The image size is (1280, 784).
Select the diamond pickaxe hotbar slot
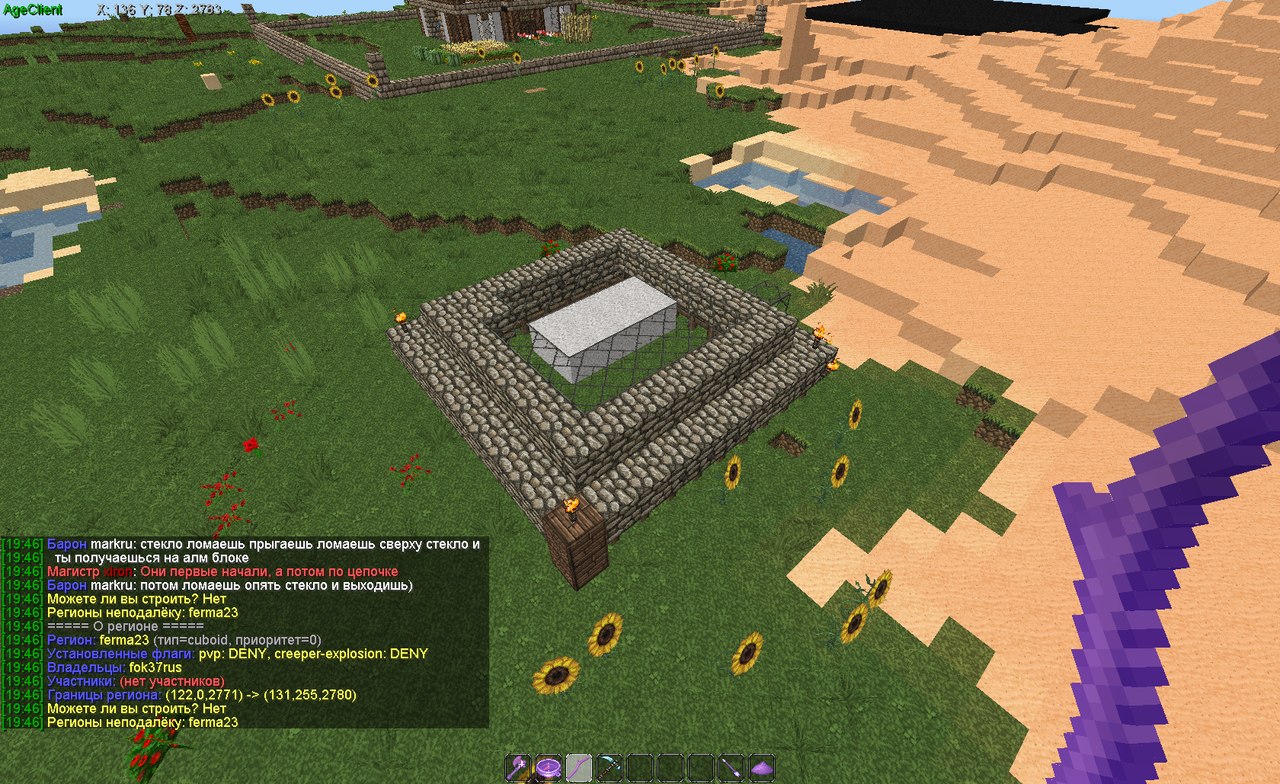pos(610,767)
